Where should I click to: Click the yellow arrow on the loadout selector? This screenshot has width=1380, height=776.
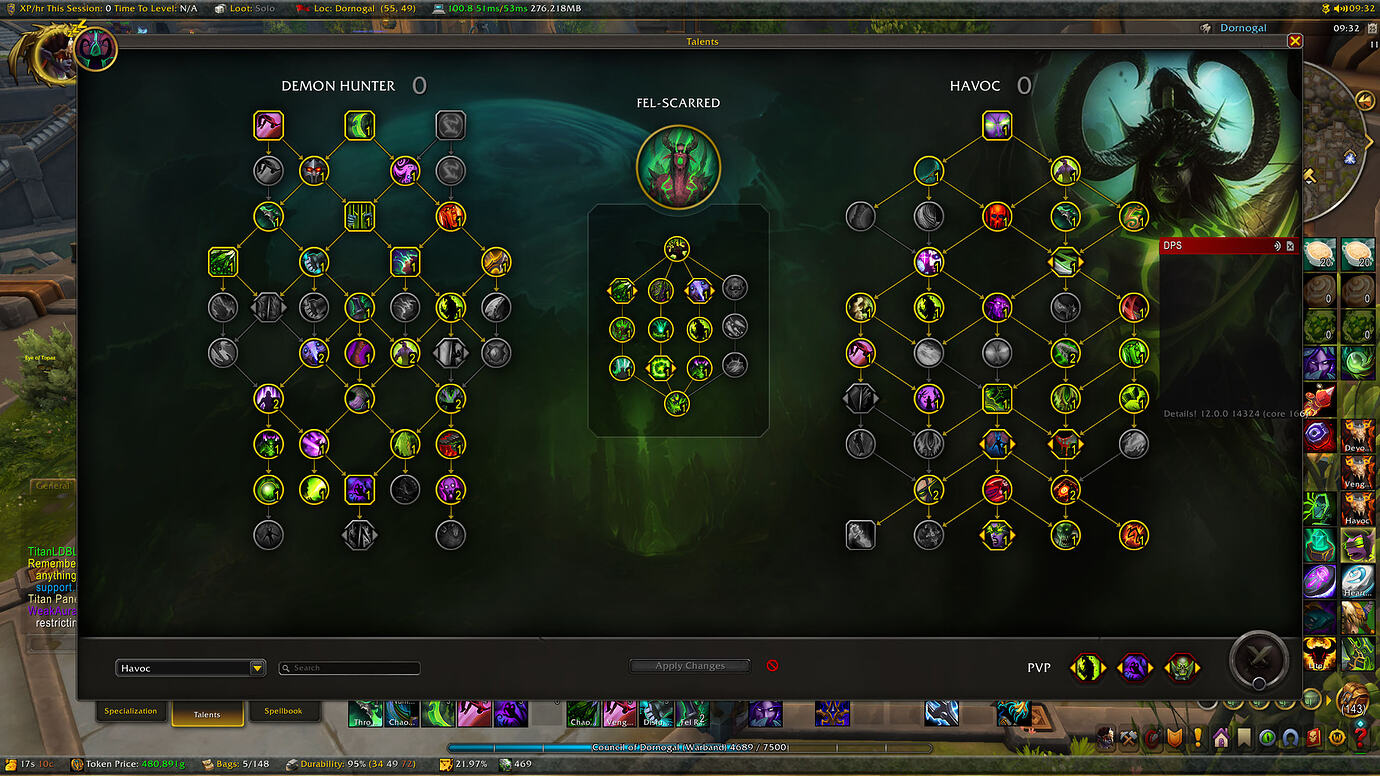tap(257, 667)
